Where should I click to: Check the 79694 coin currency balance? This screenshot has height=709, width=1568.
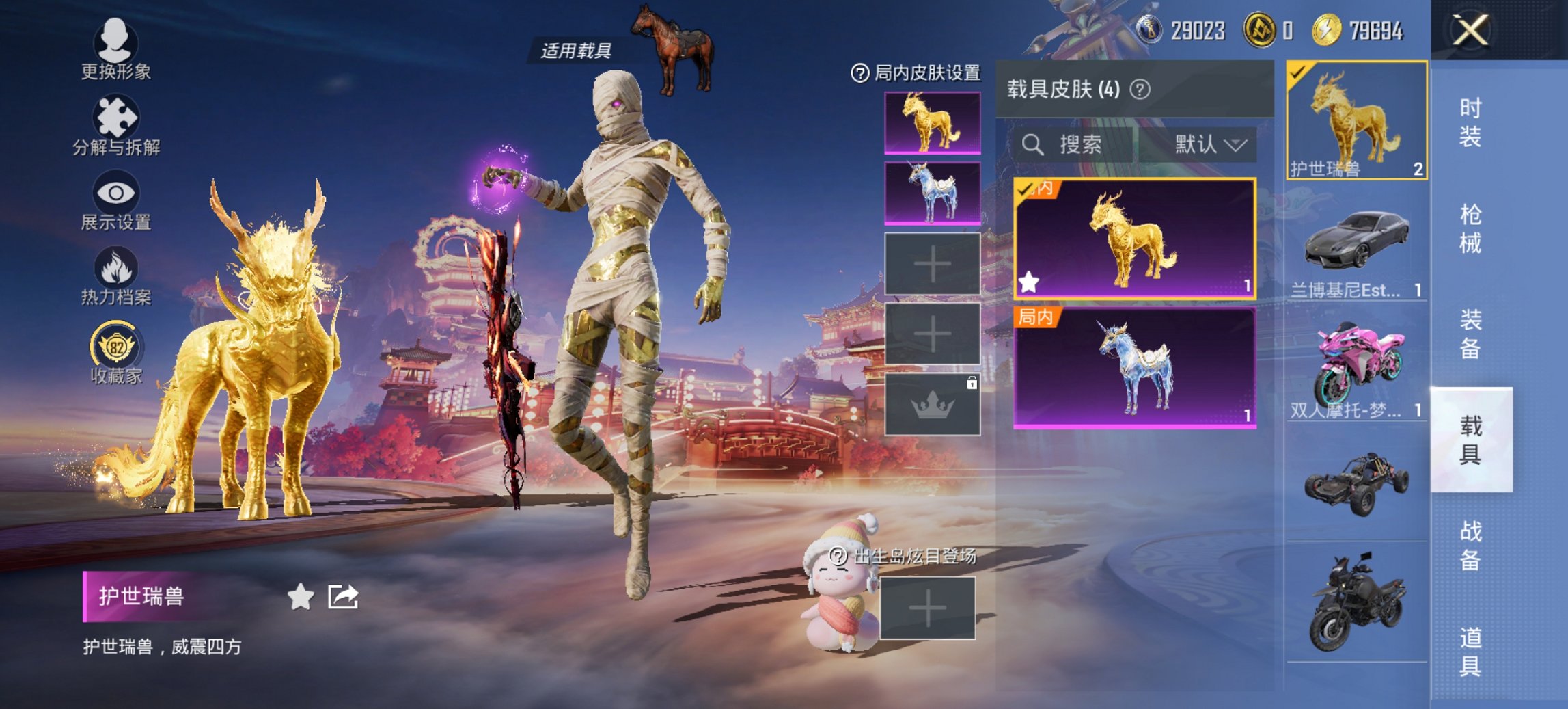pos(1366,31)
